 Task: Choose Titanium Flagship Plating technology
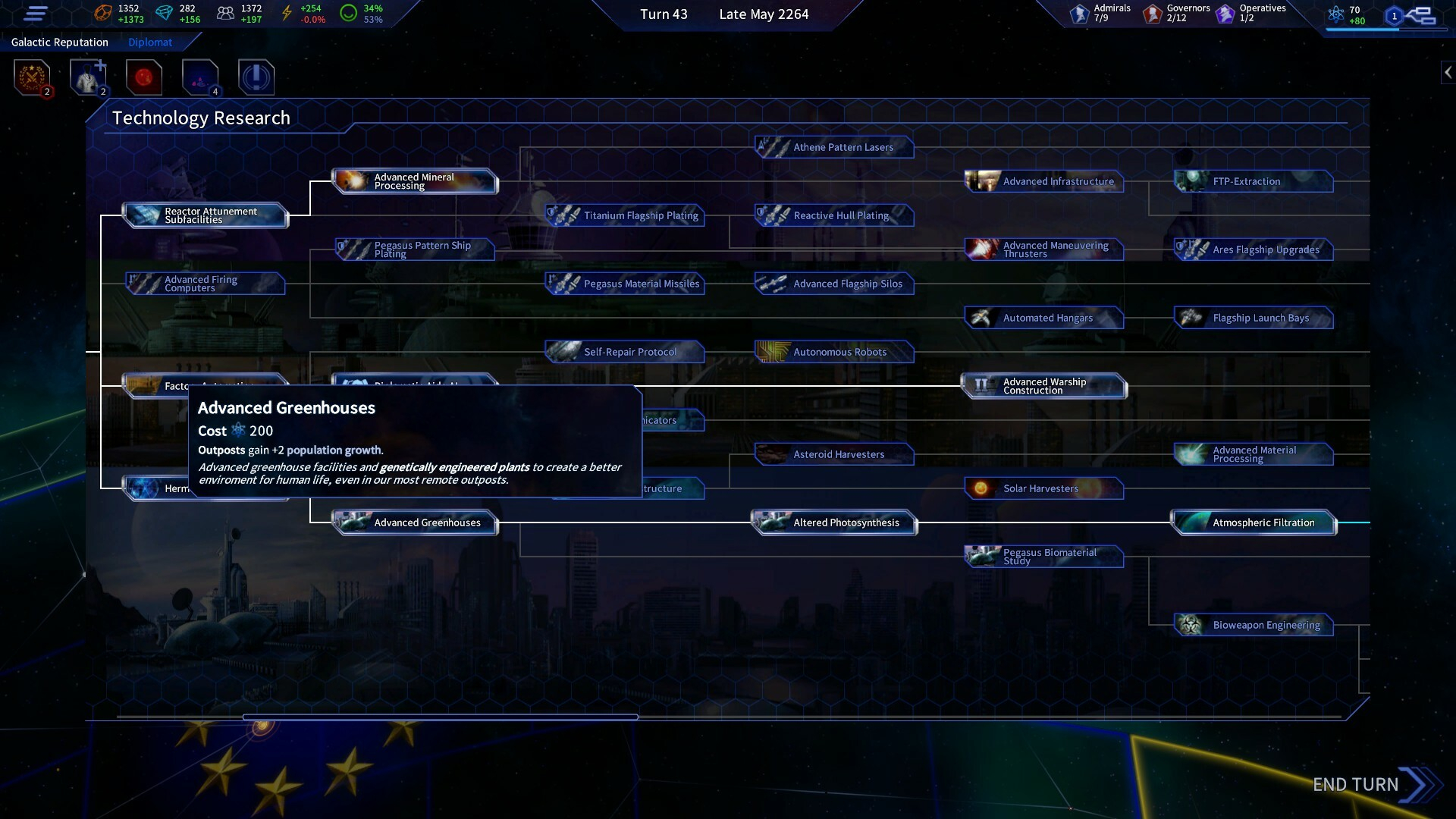[625, 215]
